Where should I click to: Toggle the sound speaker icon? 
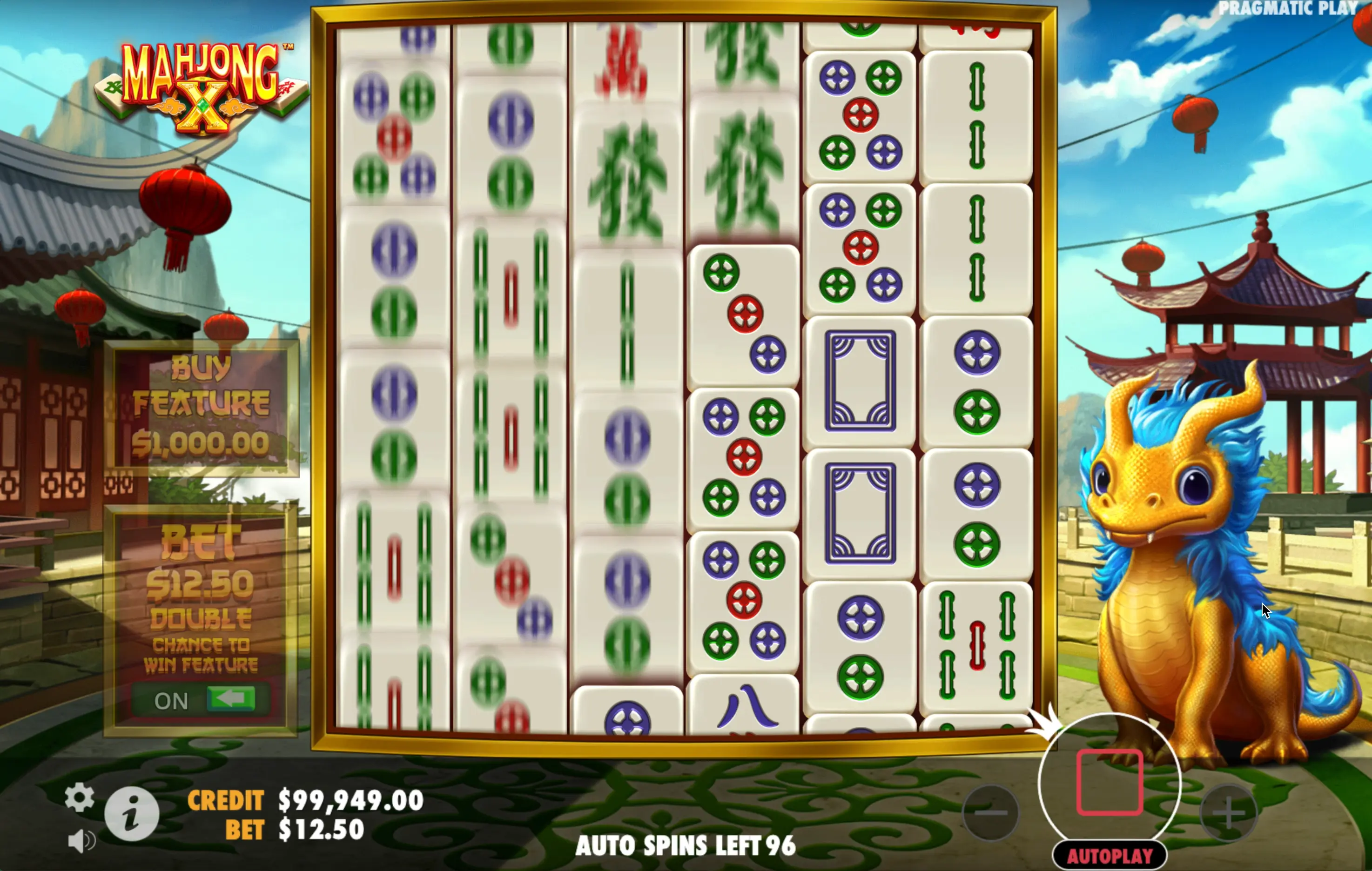point(81,841)
